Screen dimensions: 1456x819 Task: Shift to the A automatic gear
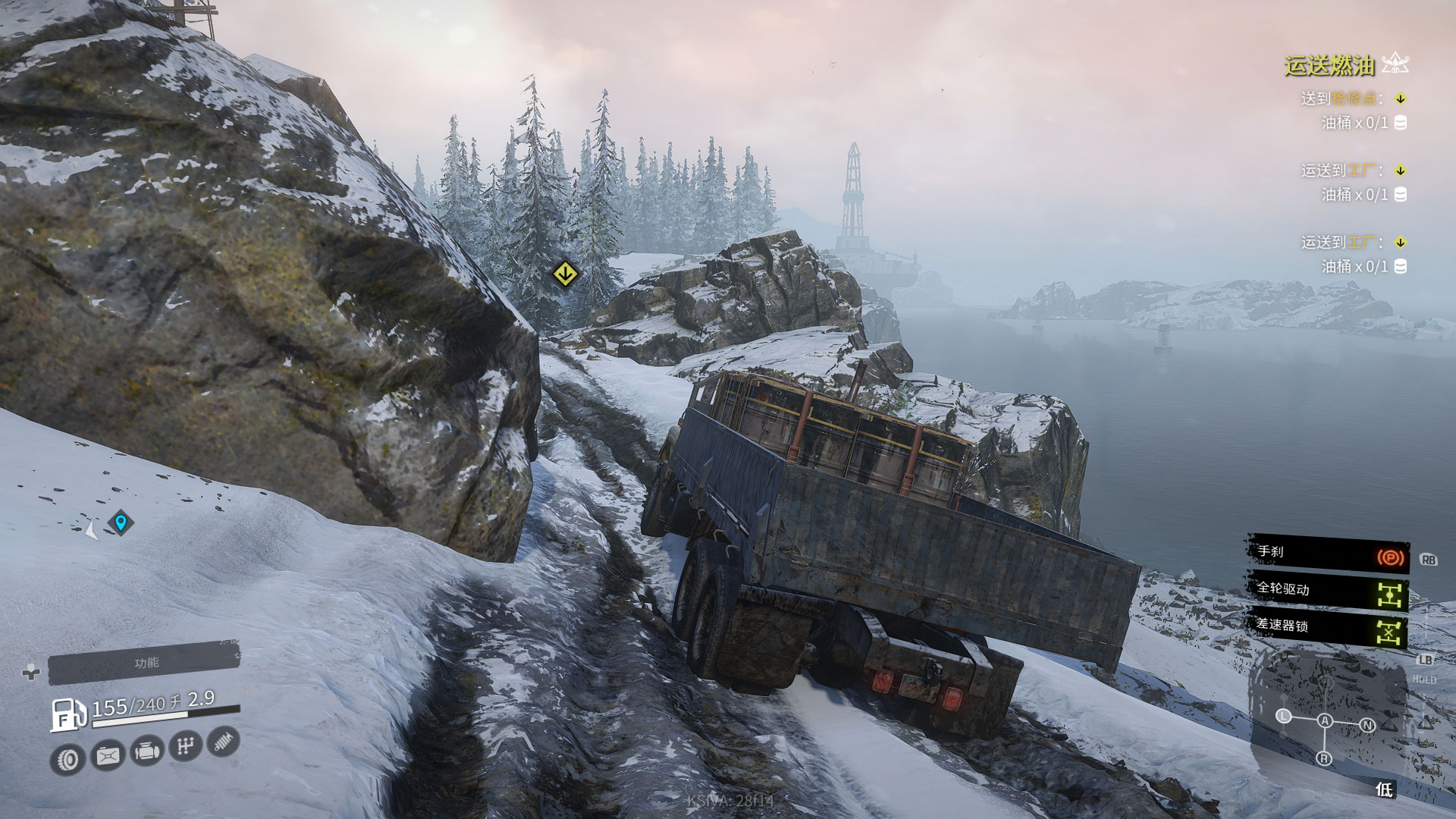click(1325, 720)
